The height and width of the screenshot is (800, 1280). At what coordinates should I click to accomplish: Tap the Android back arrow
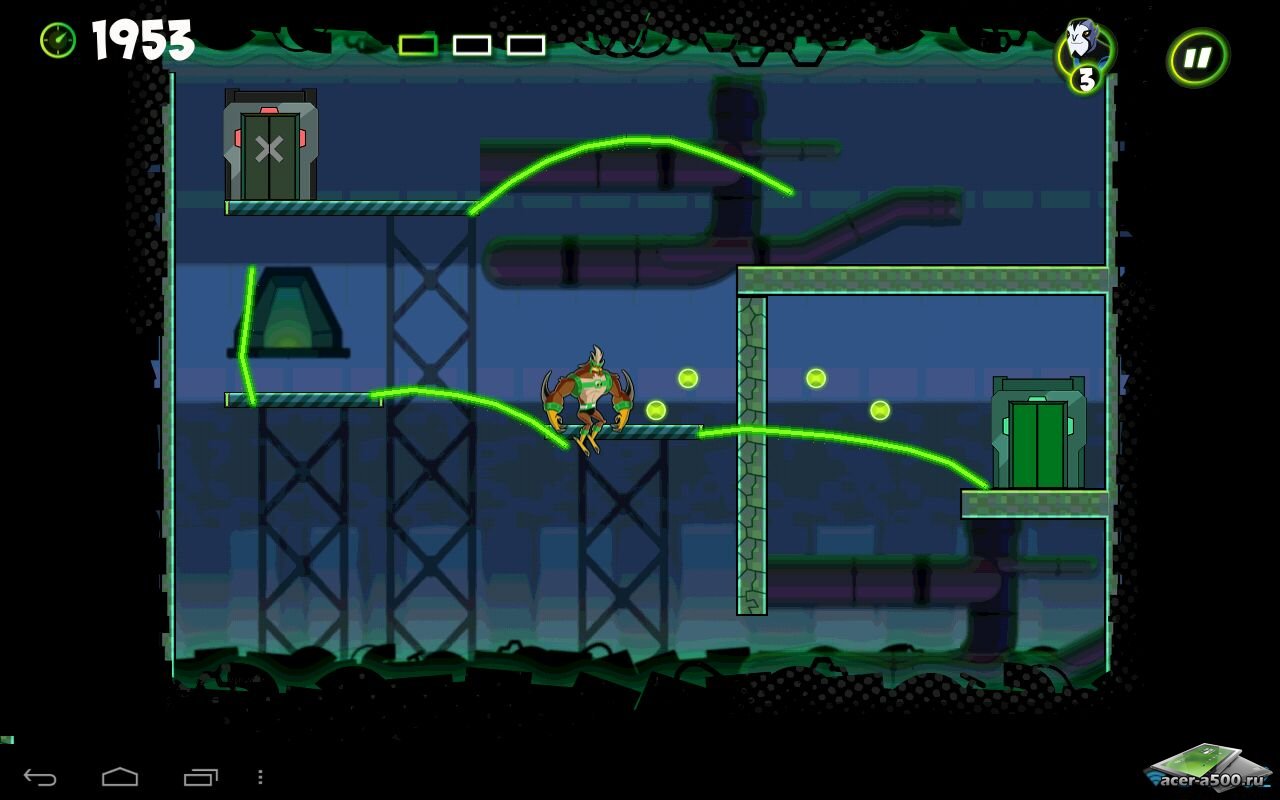click(40, 777)
